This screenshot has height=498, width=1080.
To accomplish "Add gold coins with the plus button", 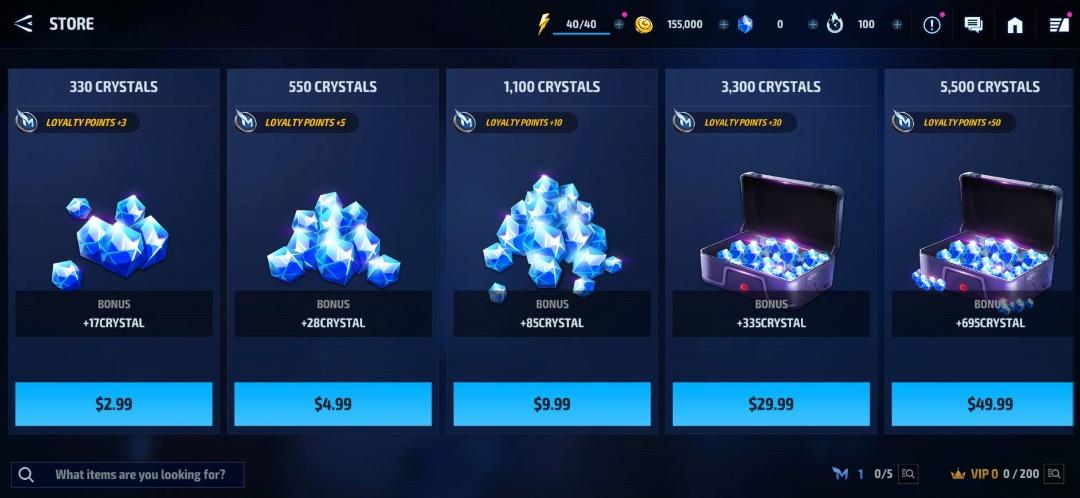I will point(723,25).
